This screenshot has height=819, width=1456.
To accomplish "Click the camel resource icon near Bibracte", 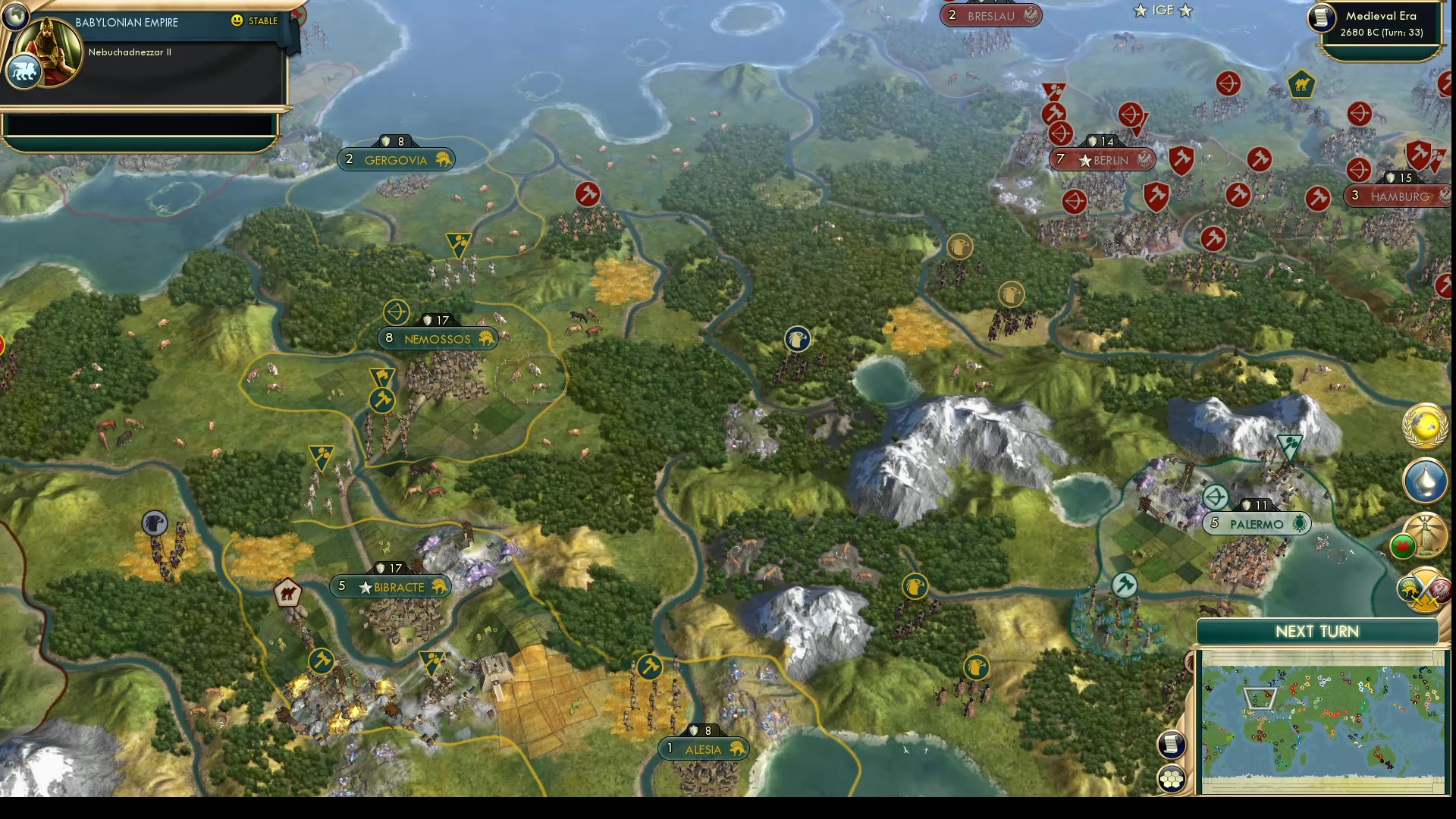I will 288,593.
